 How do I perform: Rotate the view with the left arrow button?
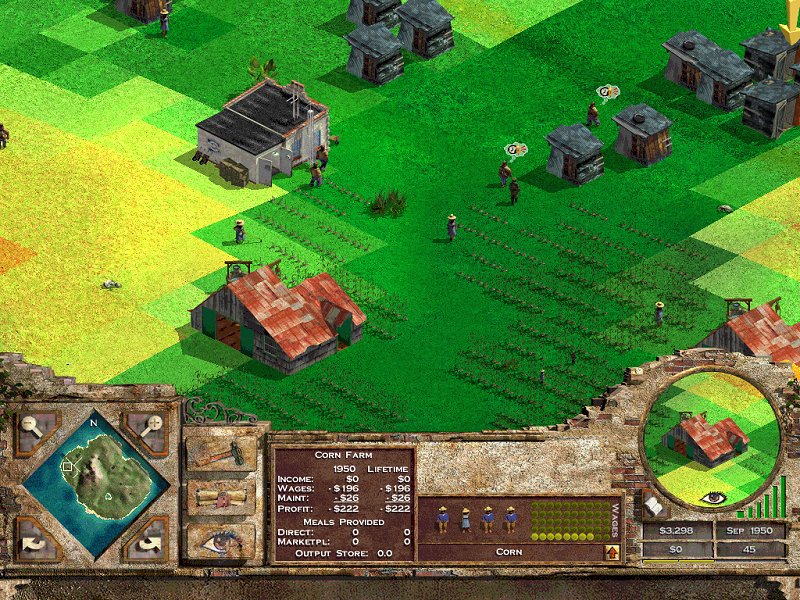36,541
